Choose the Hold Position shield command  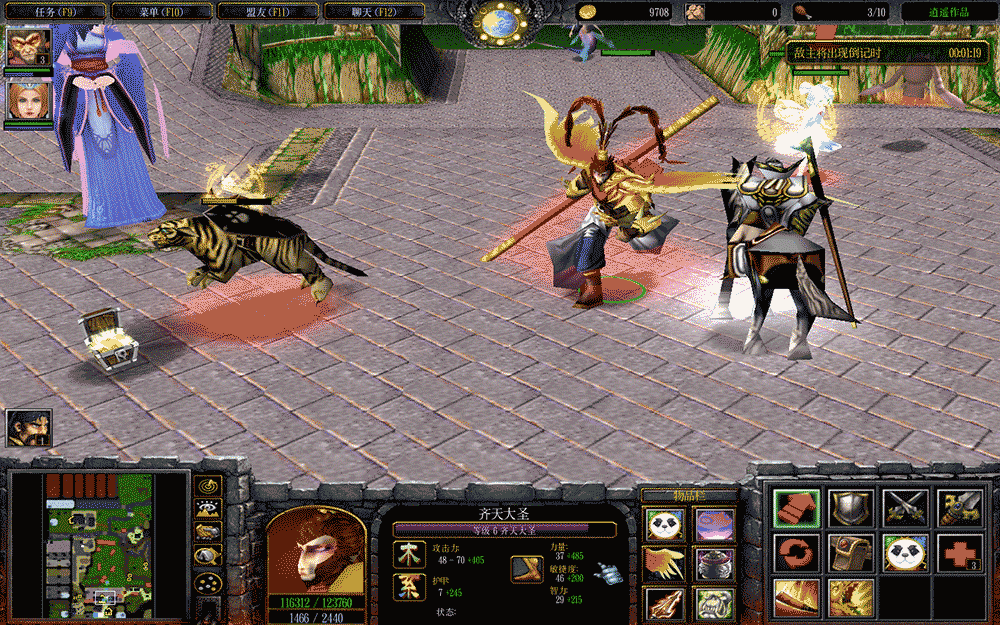(x=851, y=508)
